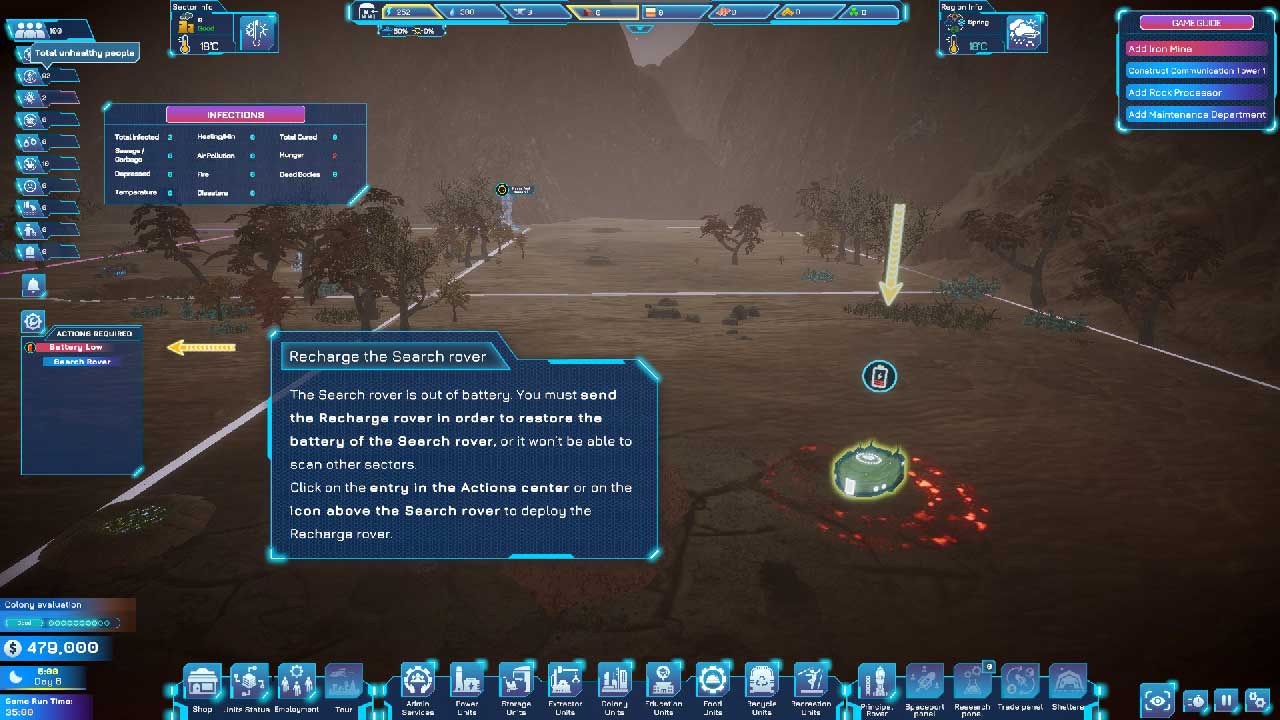The image size is (1280, 720).
Task: Select the Admin Services category
Action: point(418,683)
